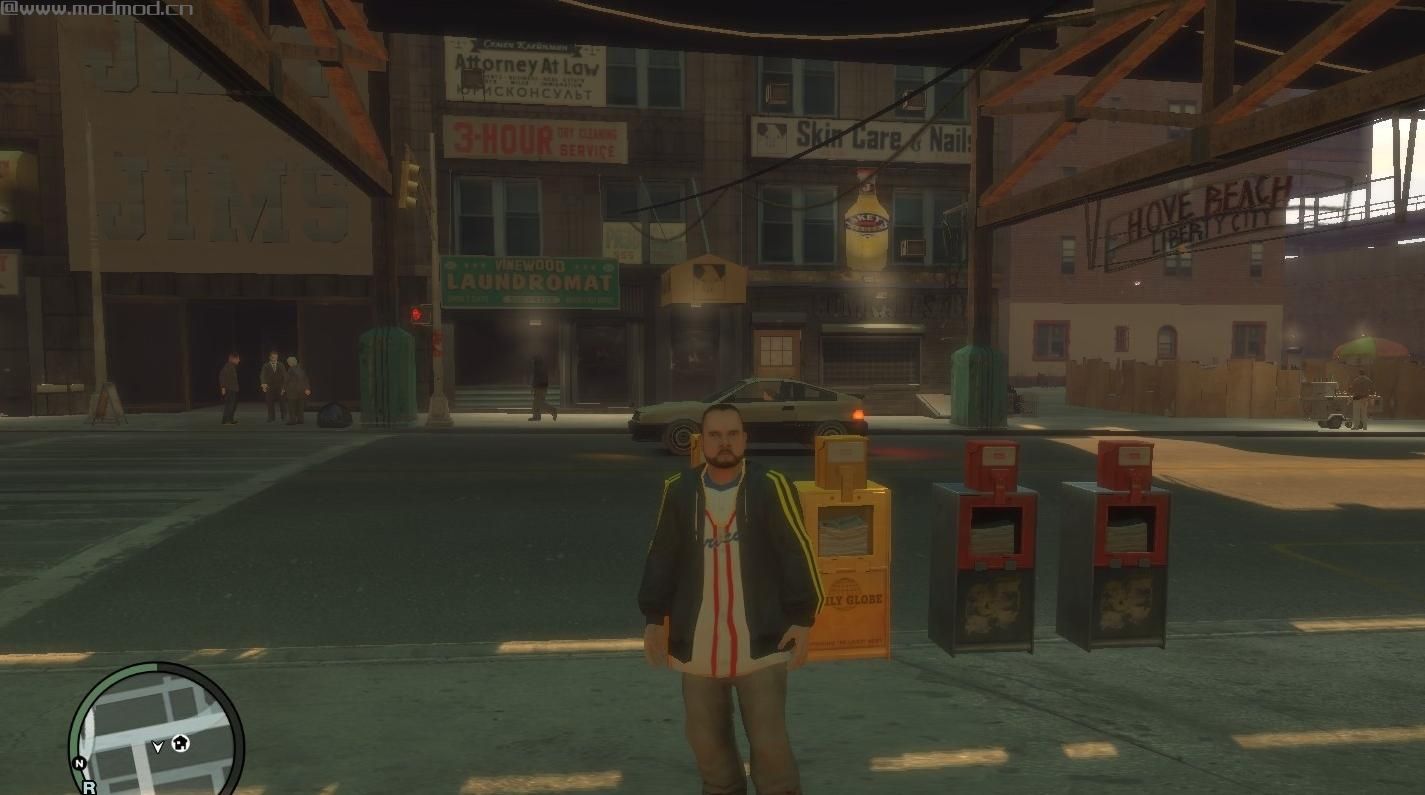
Task: Open the yellow hanging street sign box
Action: [708, 278]
